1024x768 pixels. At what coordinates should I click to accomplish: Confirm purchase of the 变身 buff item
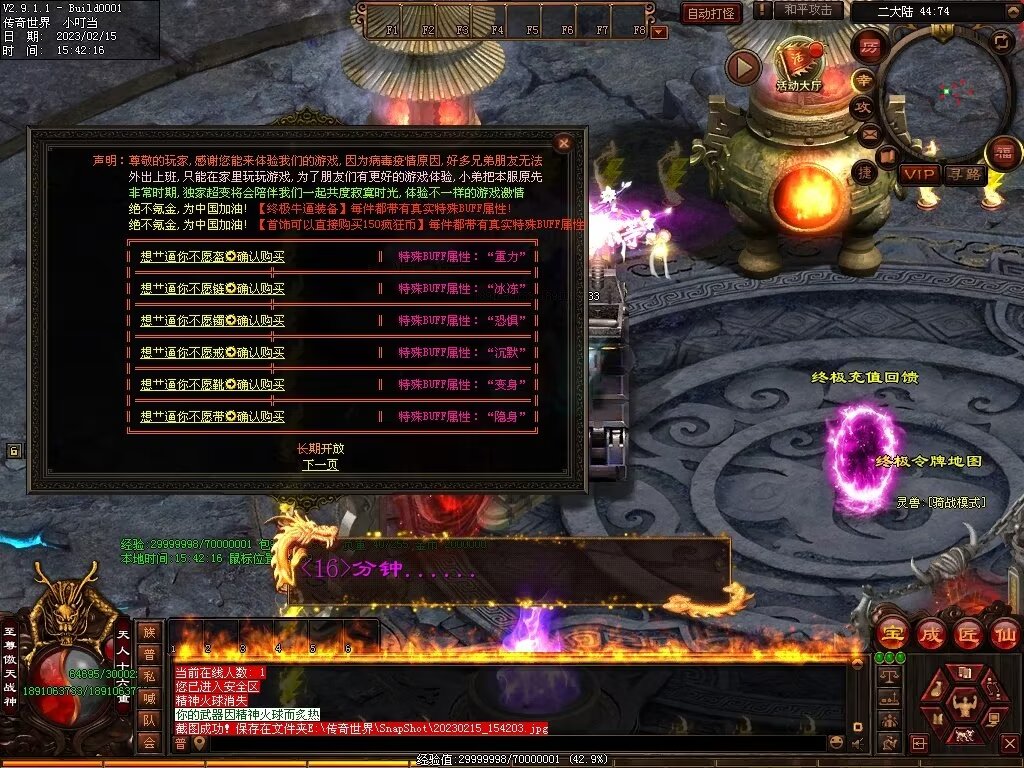(212, 385)
